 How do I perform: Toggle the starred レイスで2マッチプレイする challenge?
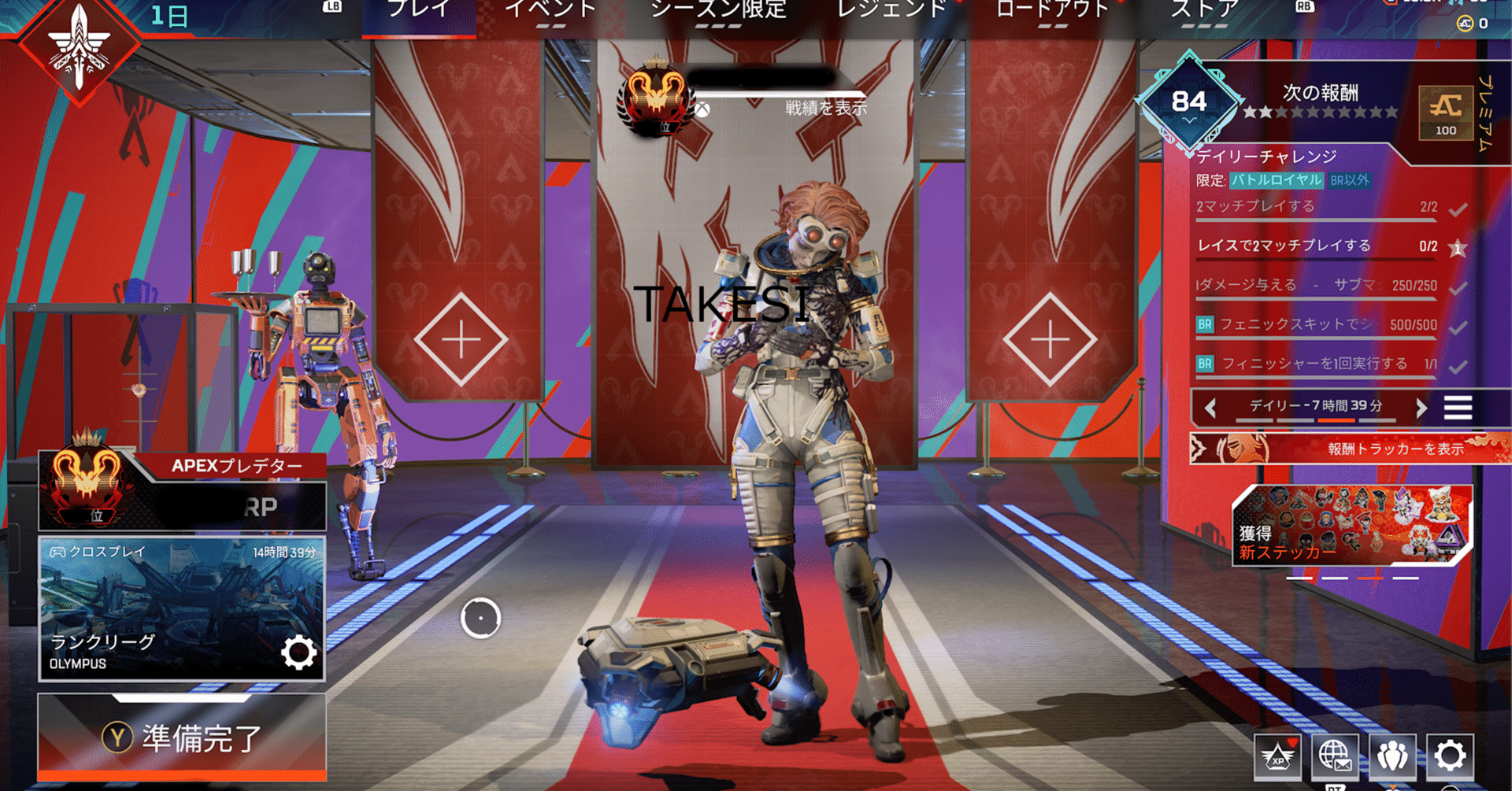[x=1458, y=246]
